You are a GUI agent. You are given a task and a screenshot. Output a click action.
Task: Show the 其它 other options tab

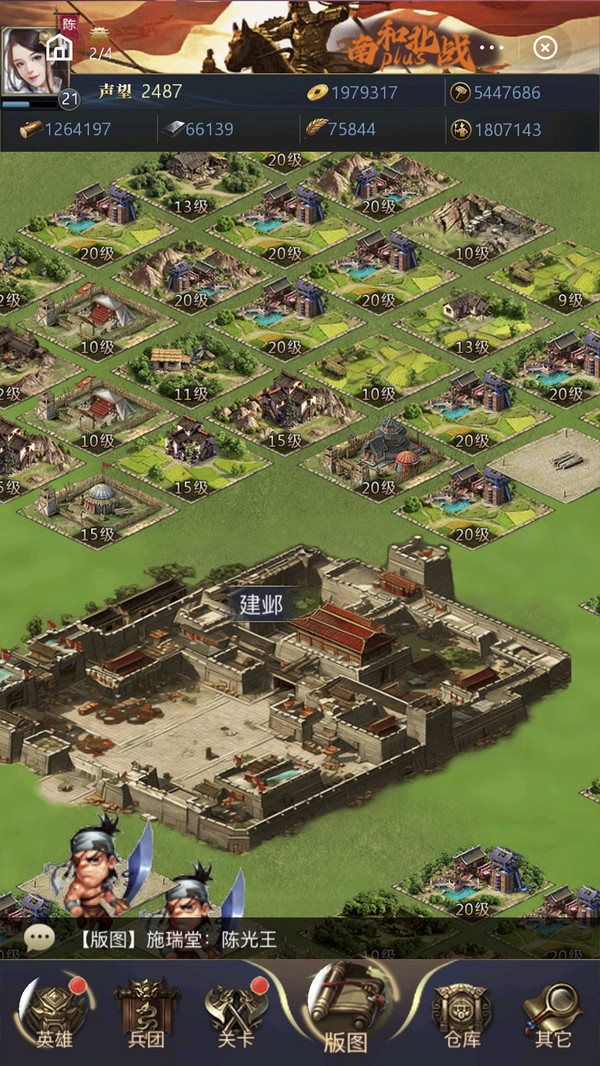click(x=552, y=1012)
